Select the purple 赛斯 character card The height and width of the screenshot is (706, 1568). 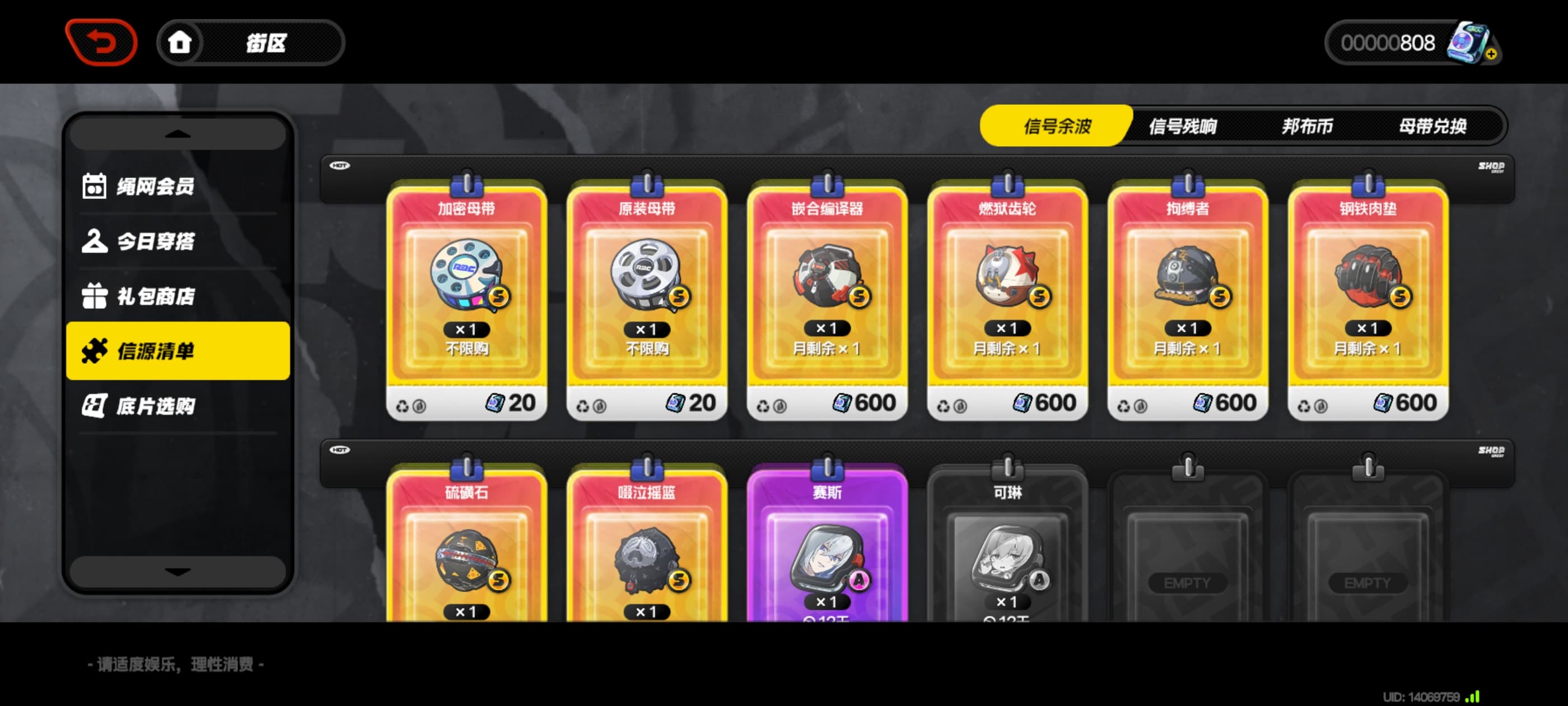tap(827, 548)
